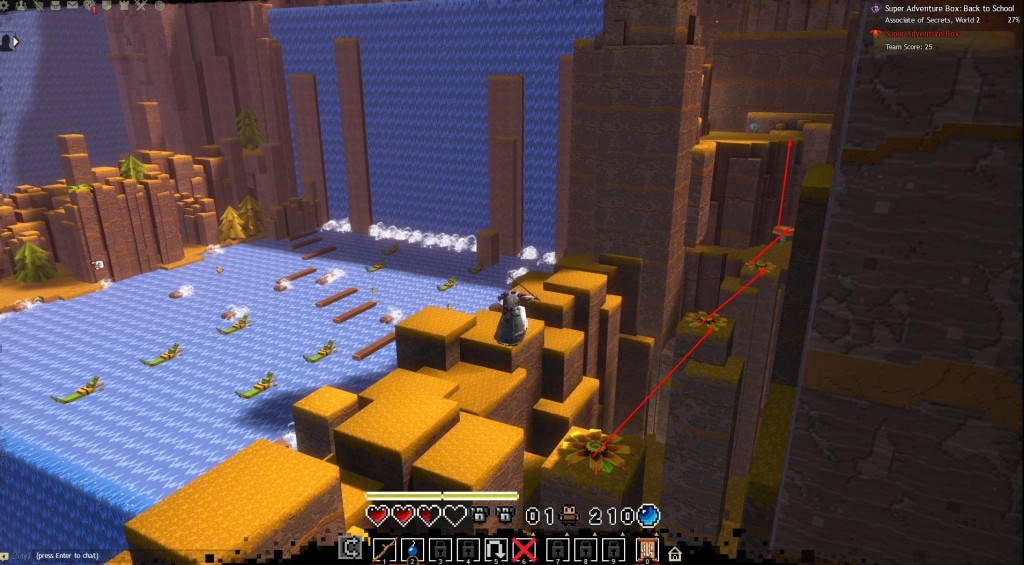Open the castle tower World vs World icon
Screen dimensions: 1024x565
point(124,5)
